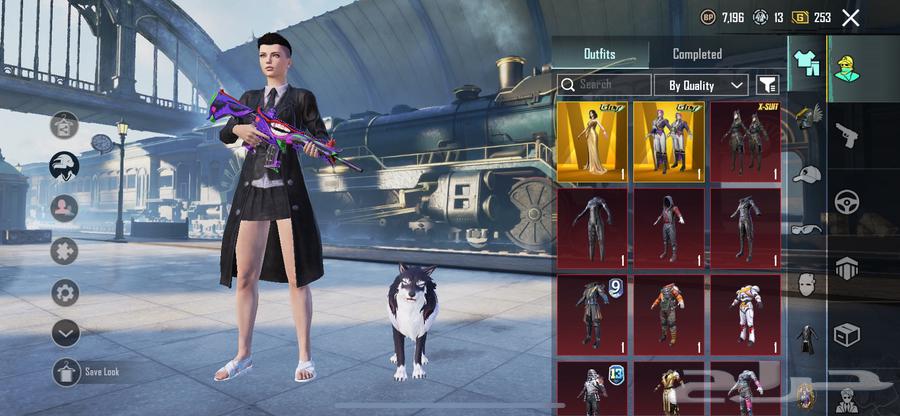Show the supply crate category
Viewport: 900px width, 416px height.
[846, 334]
